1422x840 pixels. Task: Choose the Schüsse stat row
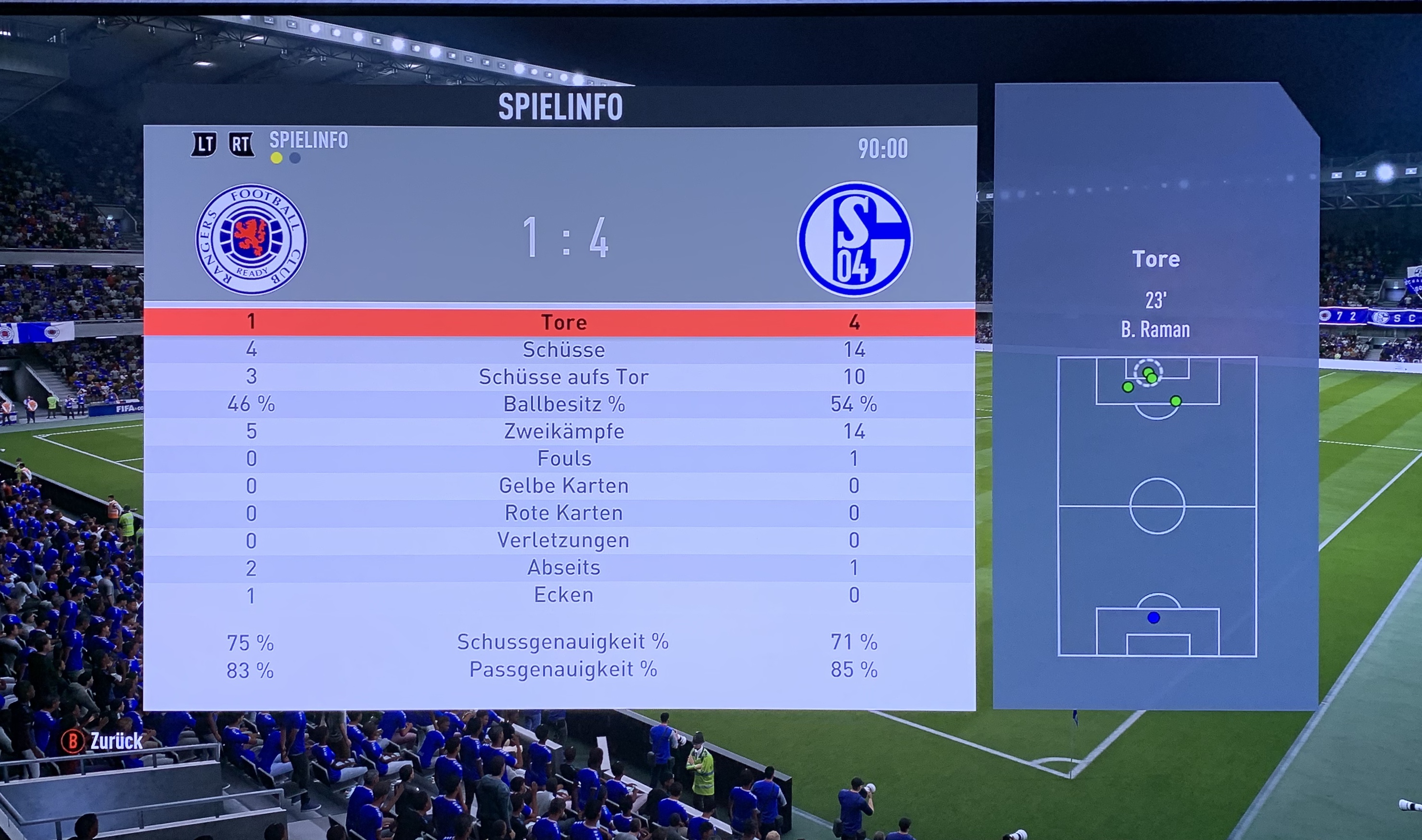(563, 350)
